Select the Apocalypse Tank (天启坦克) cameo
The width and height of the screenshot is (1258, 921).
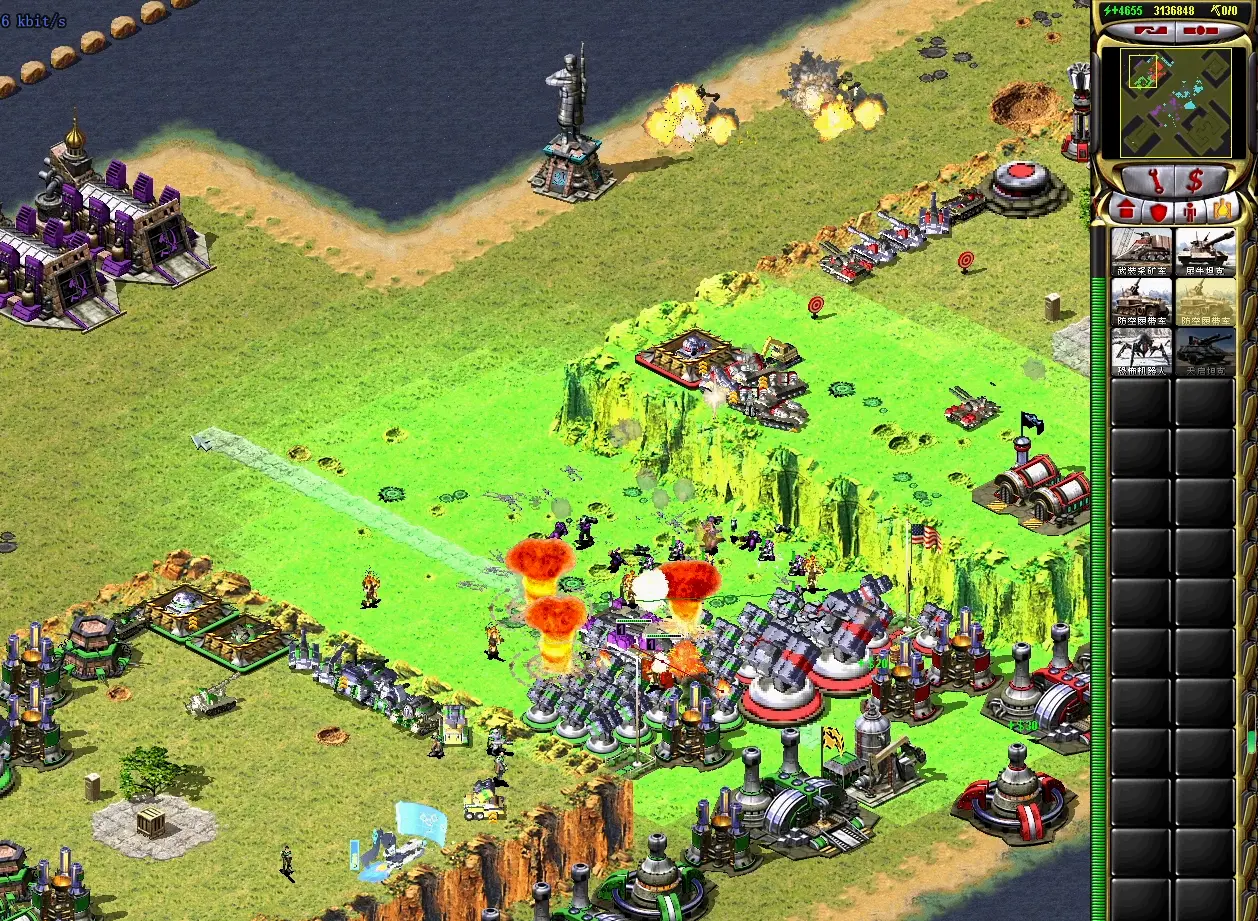(1205, 352)
